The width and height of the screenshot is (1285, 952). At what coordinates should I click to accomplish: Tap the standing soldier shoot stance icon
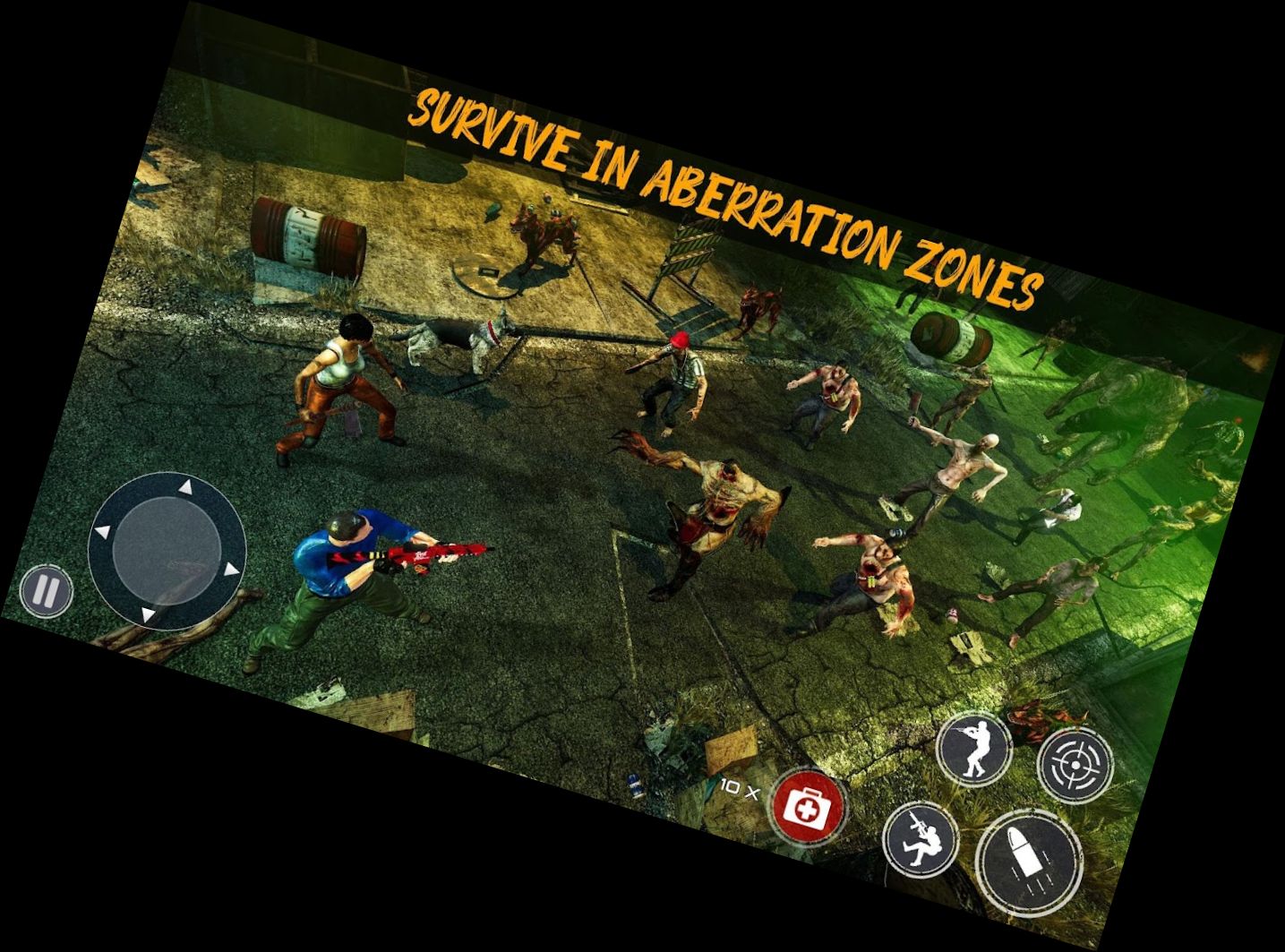pyautogui.click(x=974, y=745)
